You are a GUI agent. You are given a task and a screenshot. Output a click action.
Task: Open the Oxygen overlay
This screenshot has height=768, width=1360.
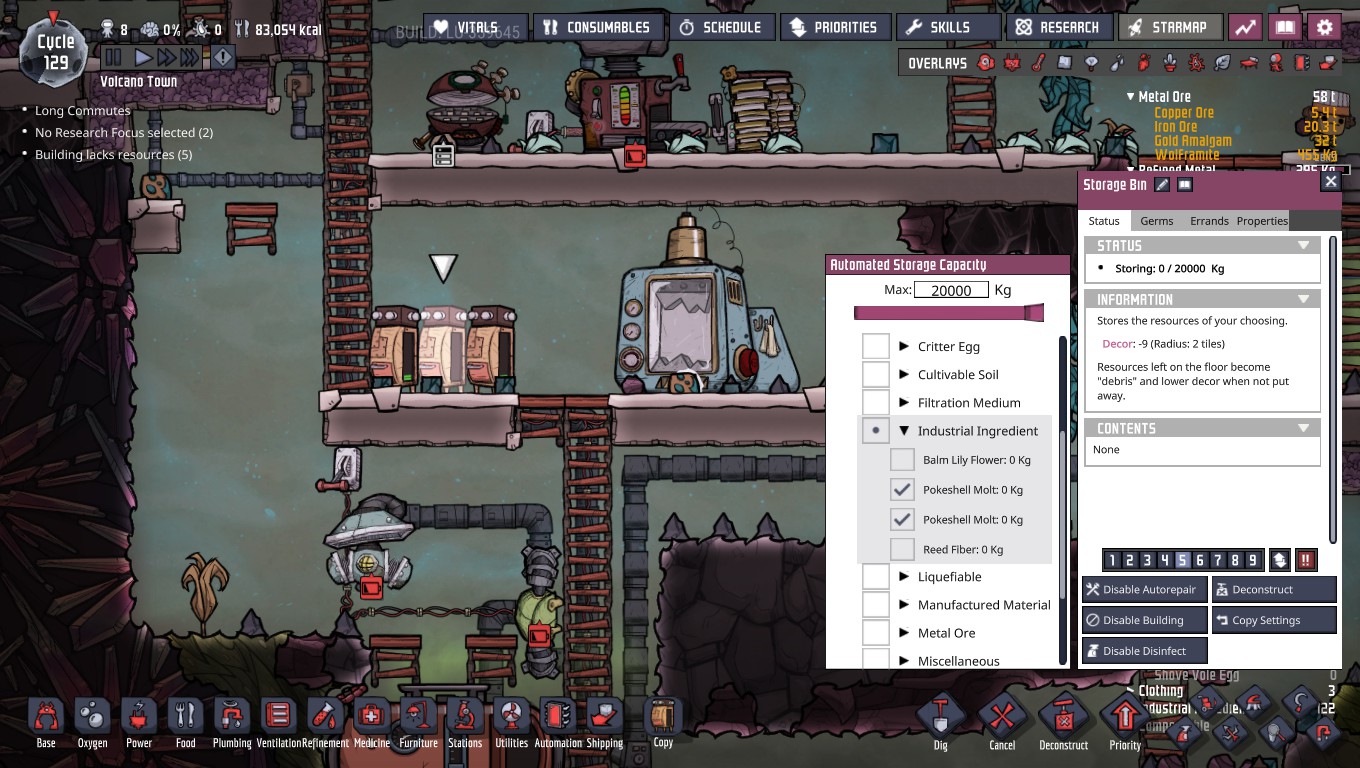(985, 62)
